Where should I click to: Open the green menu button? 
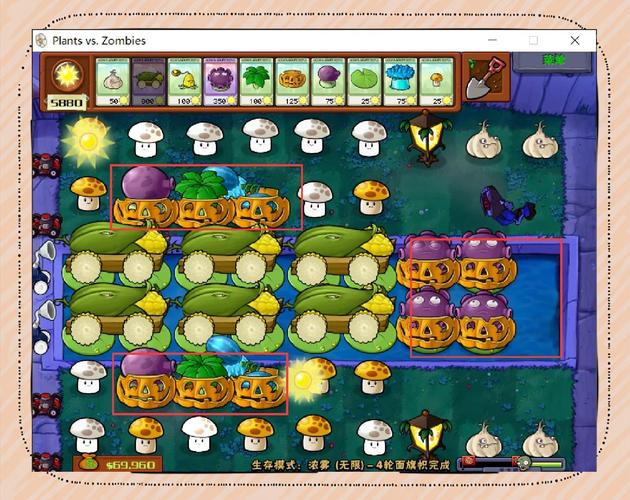(554, 62)
